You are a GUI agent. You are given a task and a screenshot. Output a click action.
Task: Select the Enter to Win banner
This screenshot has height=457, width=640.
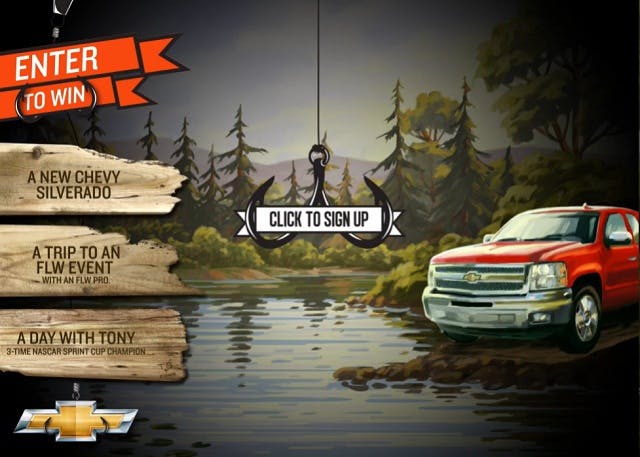pyautogui.click(x=88, y=77)
